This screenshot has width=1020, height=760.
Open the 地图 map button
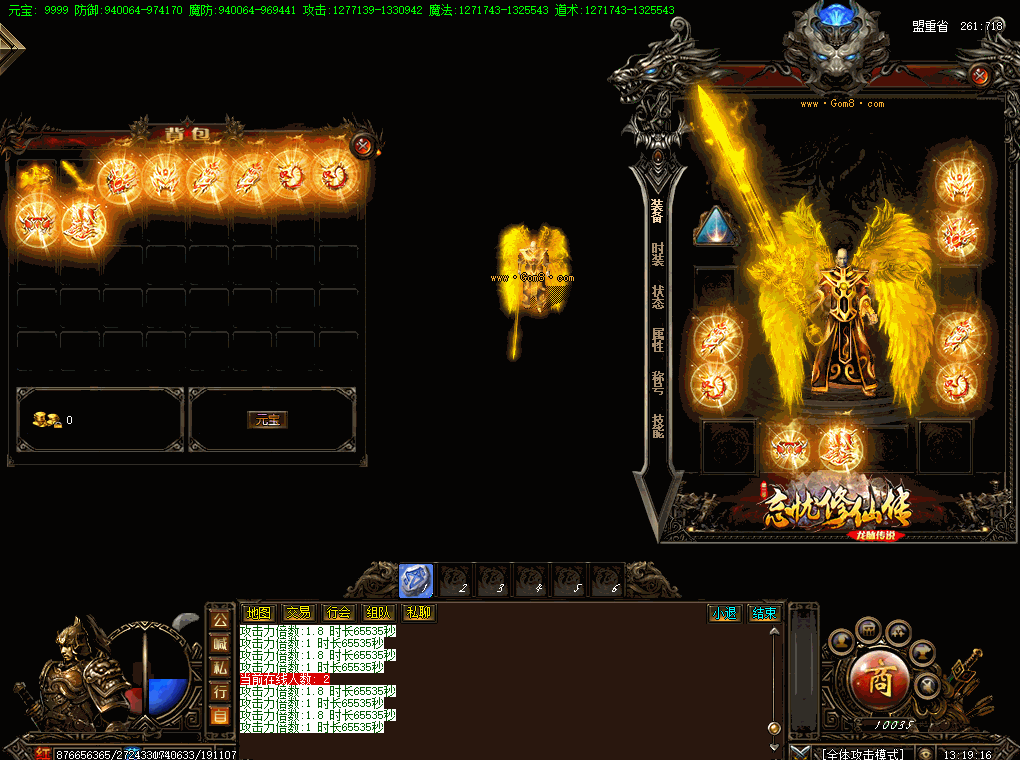tap(258, 613)
